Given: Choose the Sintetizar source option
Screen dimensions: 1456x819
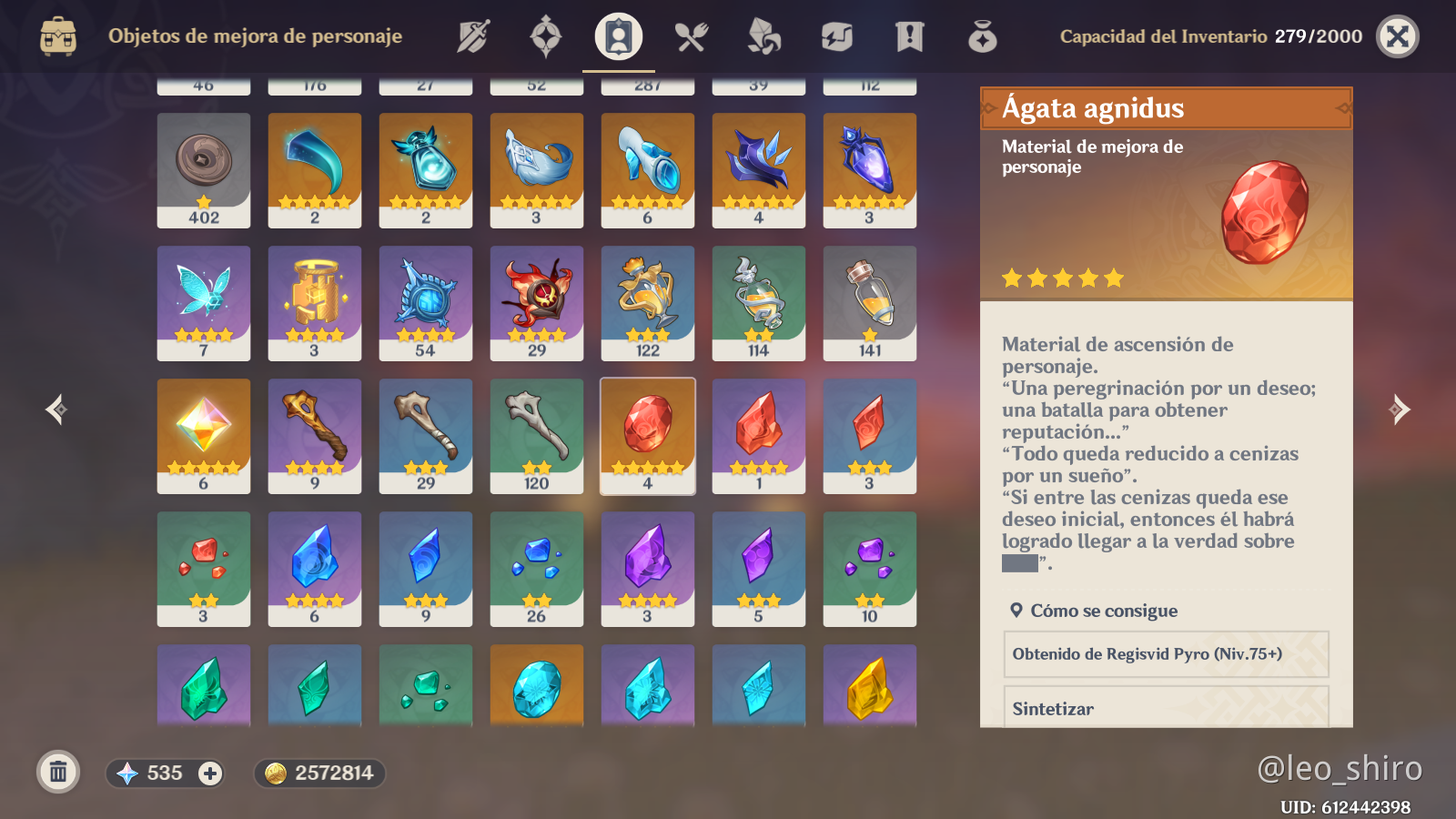Looking at the screenshot, I should (x=1166, y=708).
